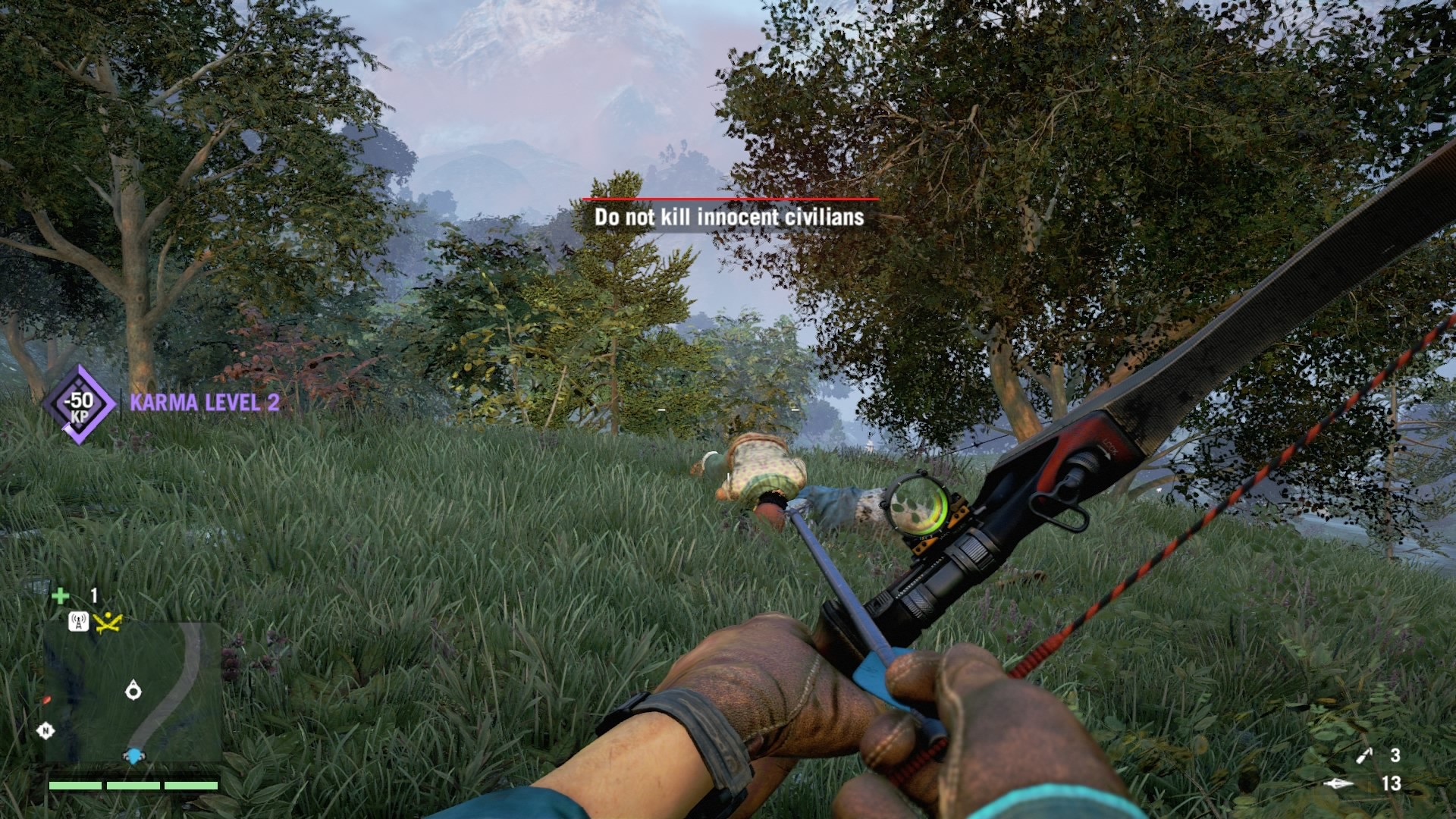Click the radio tower icon above the minimap
1456x819 pixels.
click(79, 621)
